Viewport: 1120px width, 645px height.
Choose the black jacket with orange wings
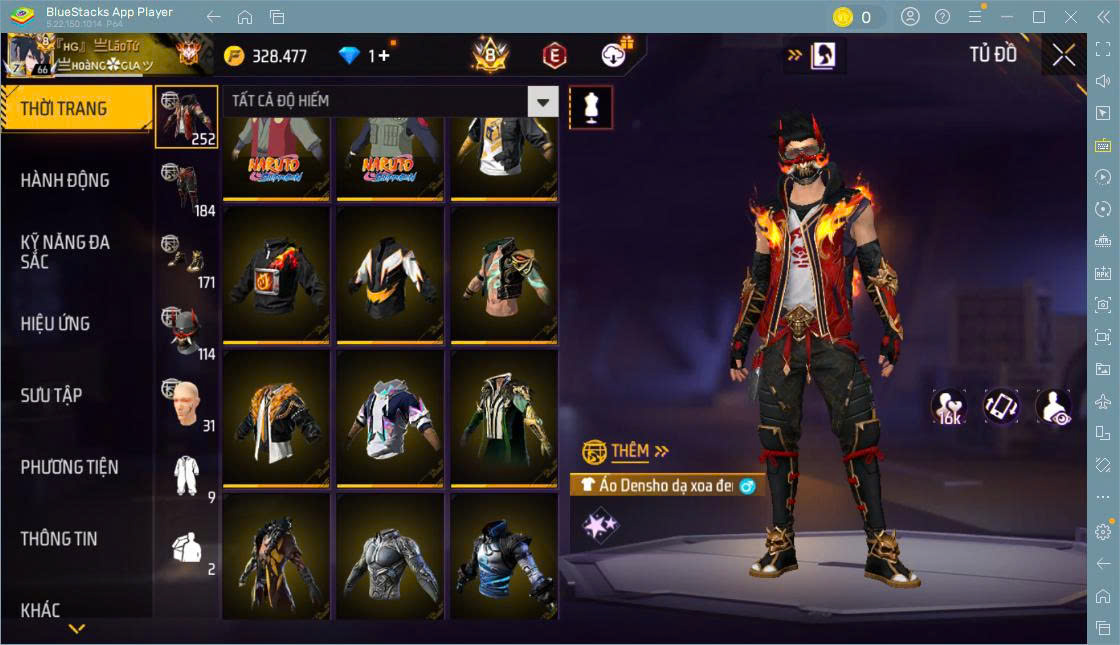pos(390,273)
